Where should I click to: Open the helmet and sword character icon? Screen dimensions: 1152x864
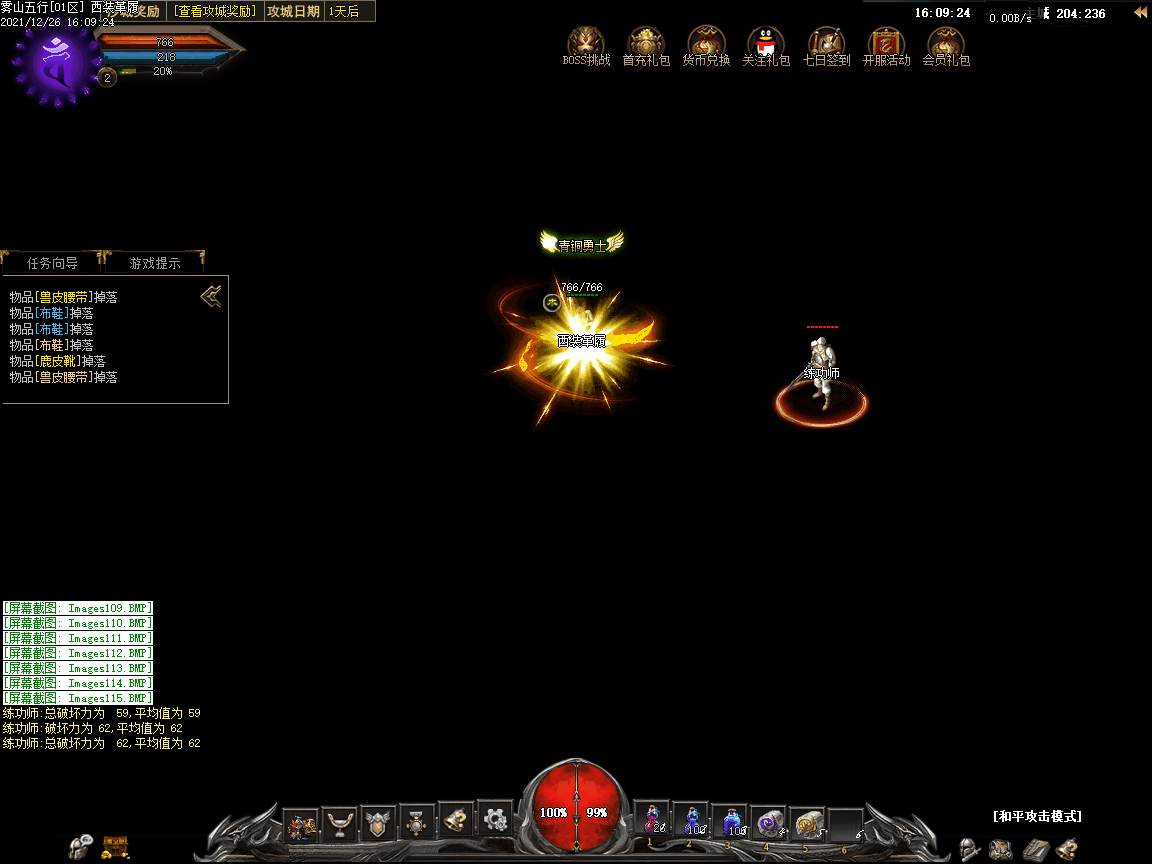pos(969,850)
